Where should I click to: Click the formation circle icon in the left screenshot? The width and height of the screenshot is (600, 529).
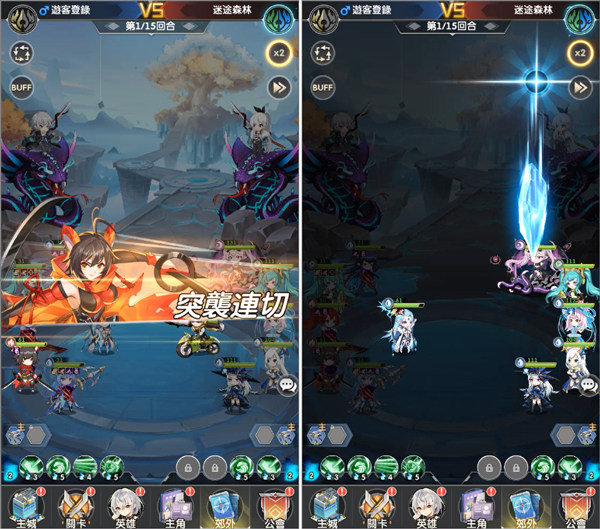click(x=22, y=54)
